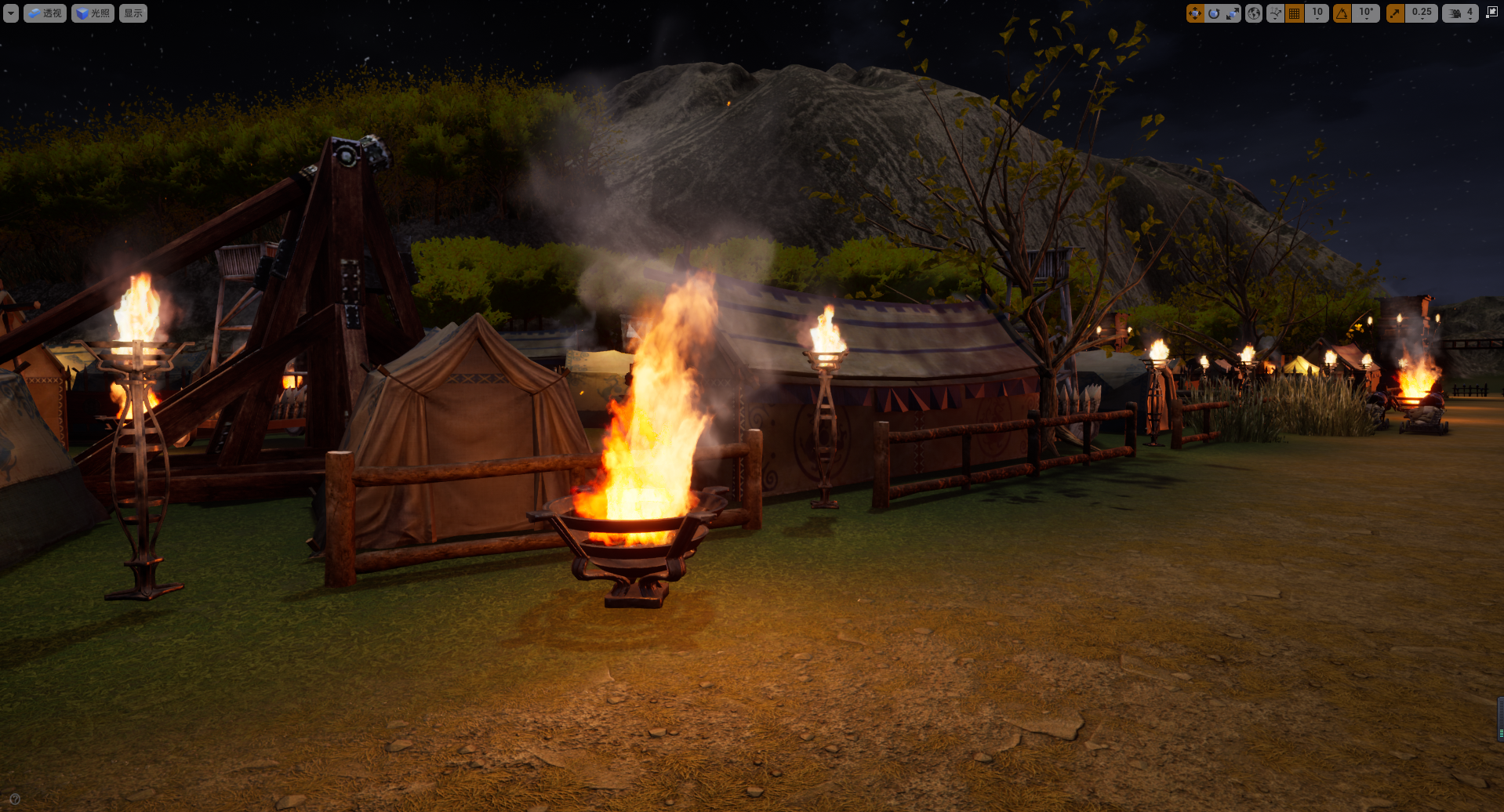Open the camera speed 4 setting

tap(1461, 13)
